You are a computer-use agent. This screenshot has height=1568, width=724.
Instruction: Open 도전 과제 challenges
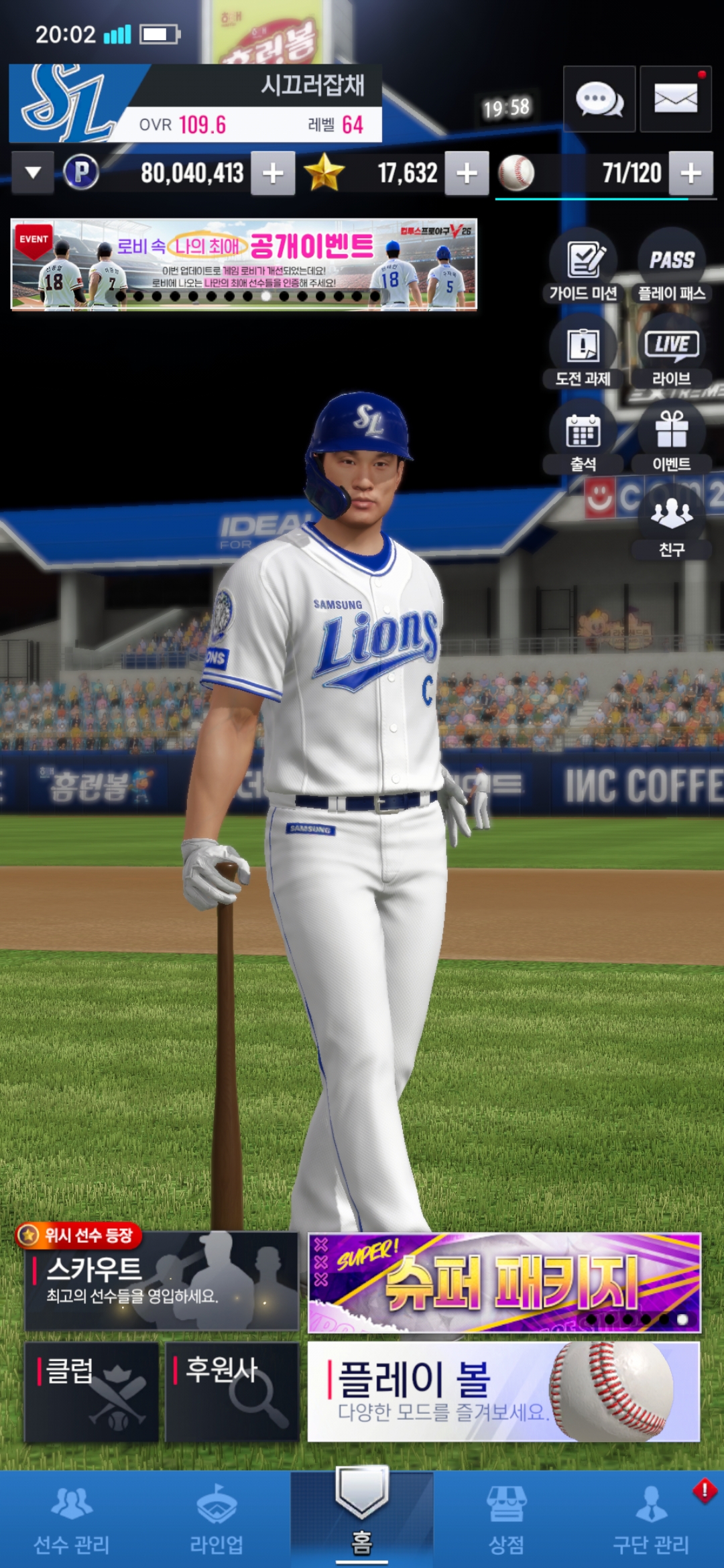[x=584, y=351]
